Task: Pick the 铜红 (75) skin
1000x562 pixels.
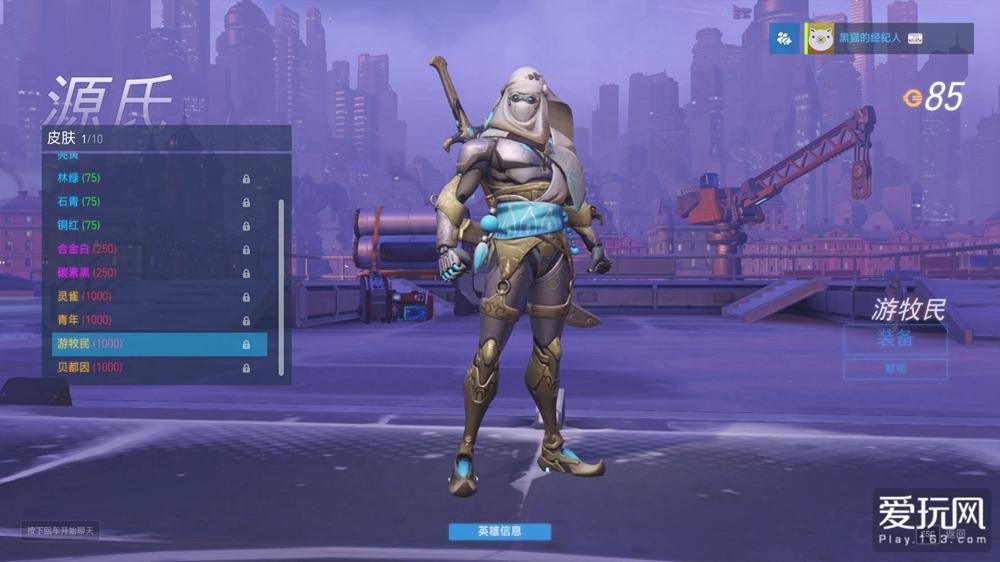Action: point(150,225)
